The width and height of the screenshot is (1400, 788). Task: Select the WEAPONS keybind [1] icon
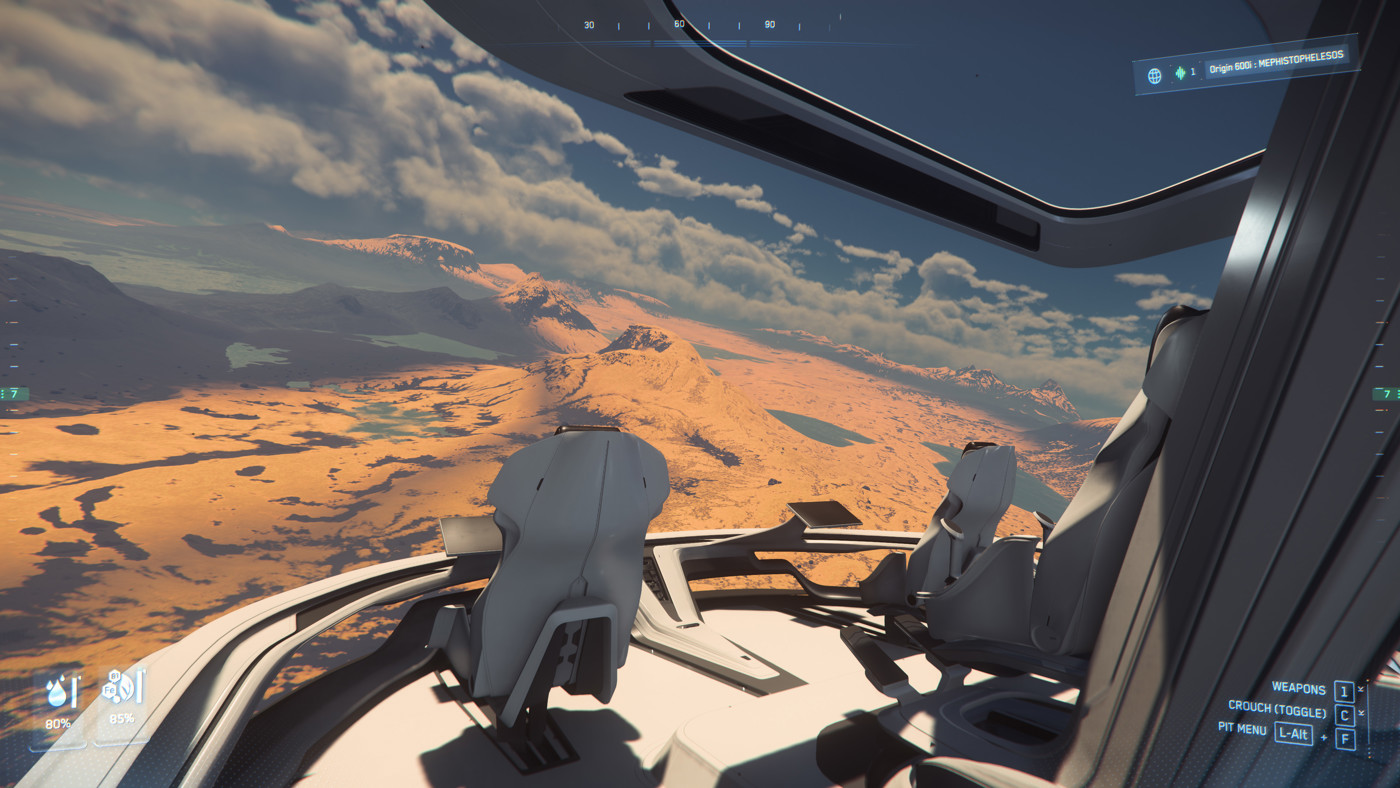point(1345,690)
